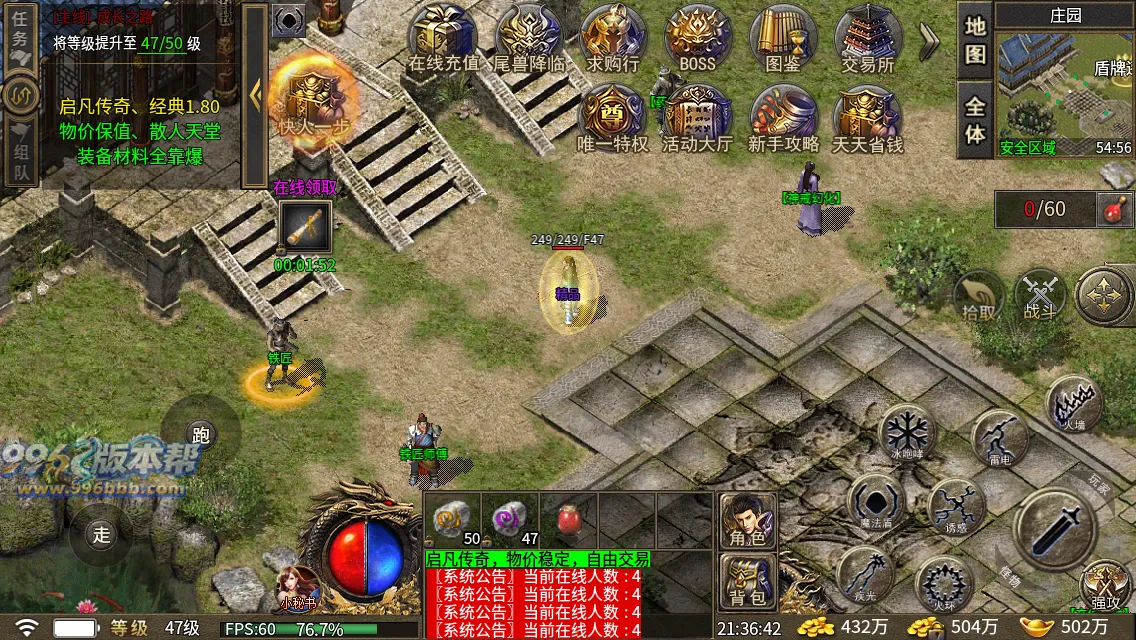This screenshot has height=640, width=1136.
Task: Use the red potion in the hotbar
Action: tap(570, 518)
